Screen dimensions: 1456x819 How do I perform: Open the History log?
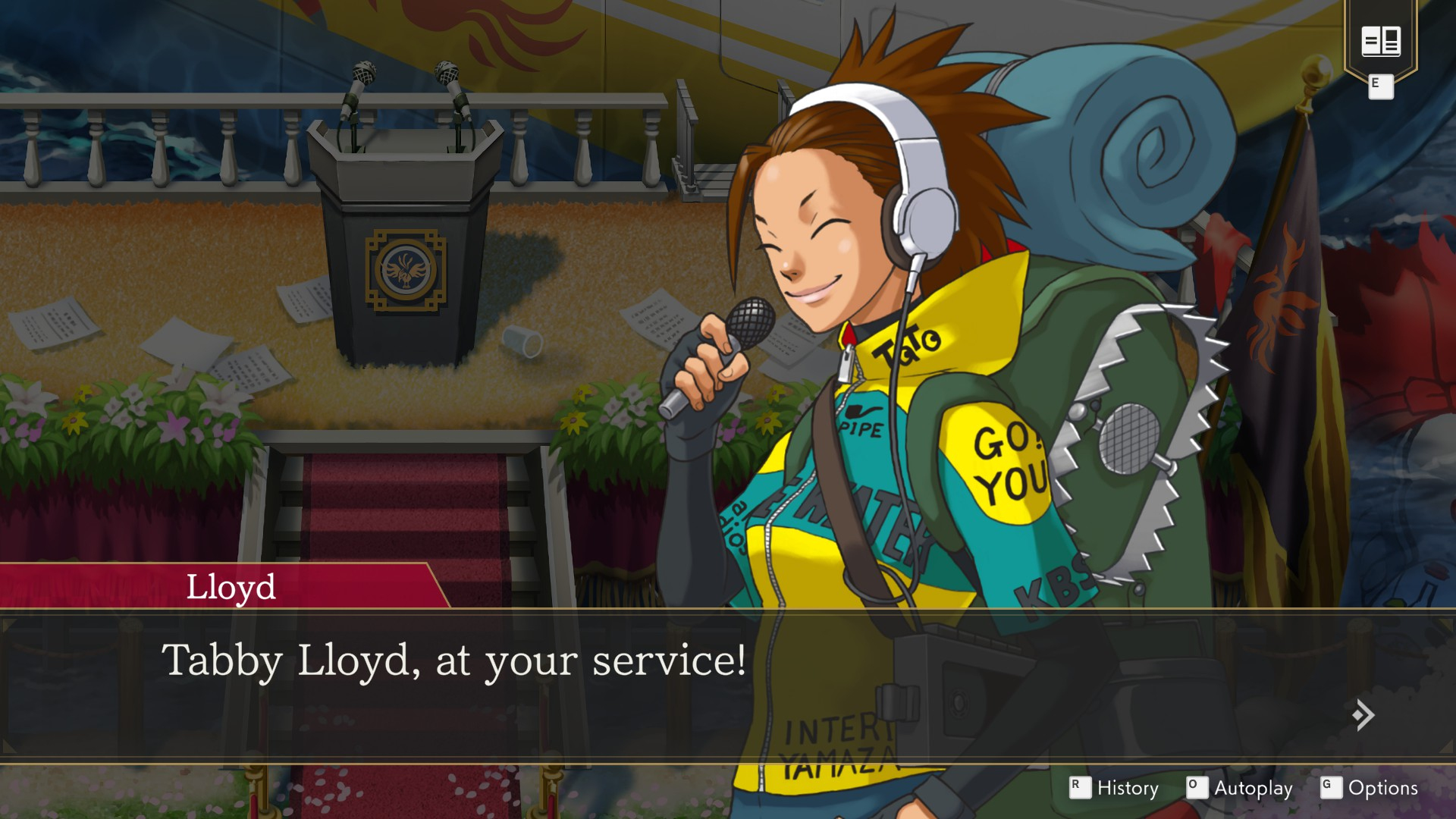(1127, 788)
